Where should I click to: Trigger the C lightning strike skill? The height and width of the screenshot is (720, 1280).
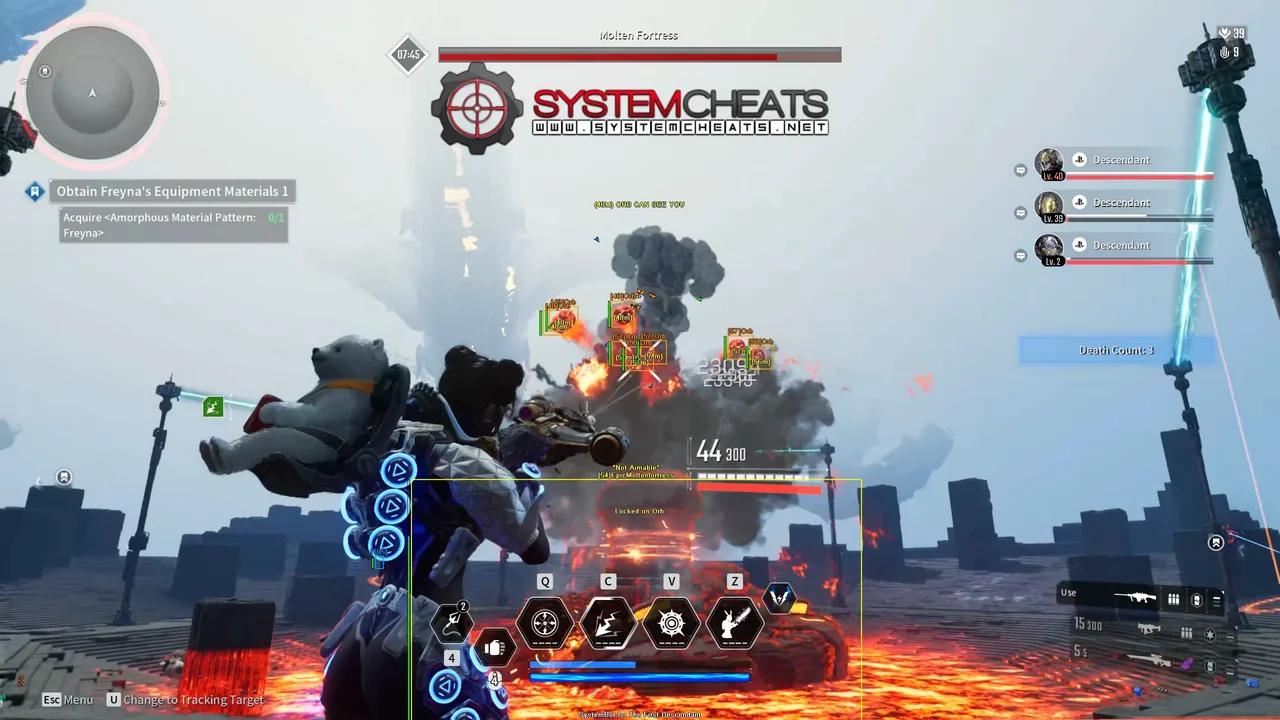[x=608, y=623]
